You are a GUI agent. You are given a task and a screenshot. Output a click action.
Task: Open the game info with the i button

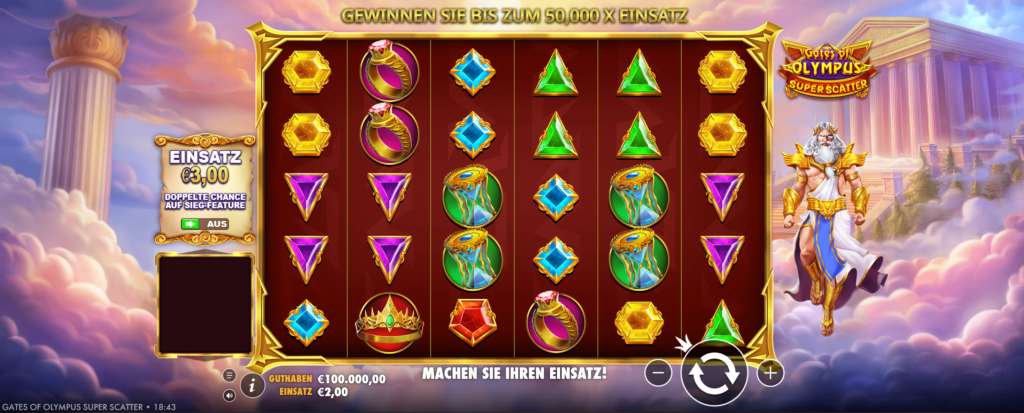click(252, 385)
